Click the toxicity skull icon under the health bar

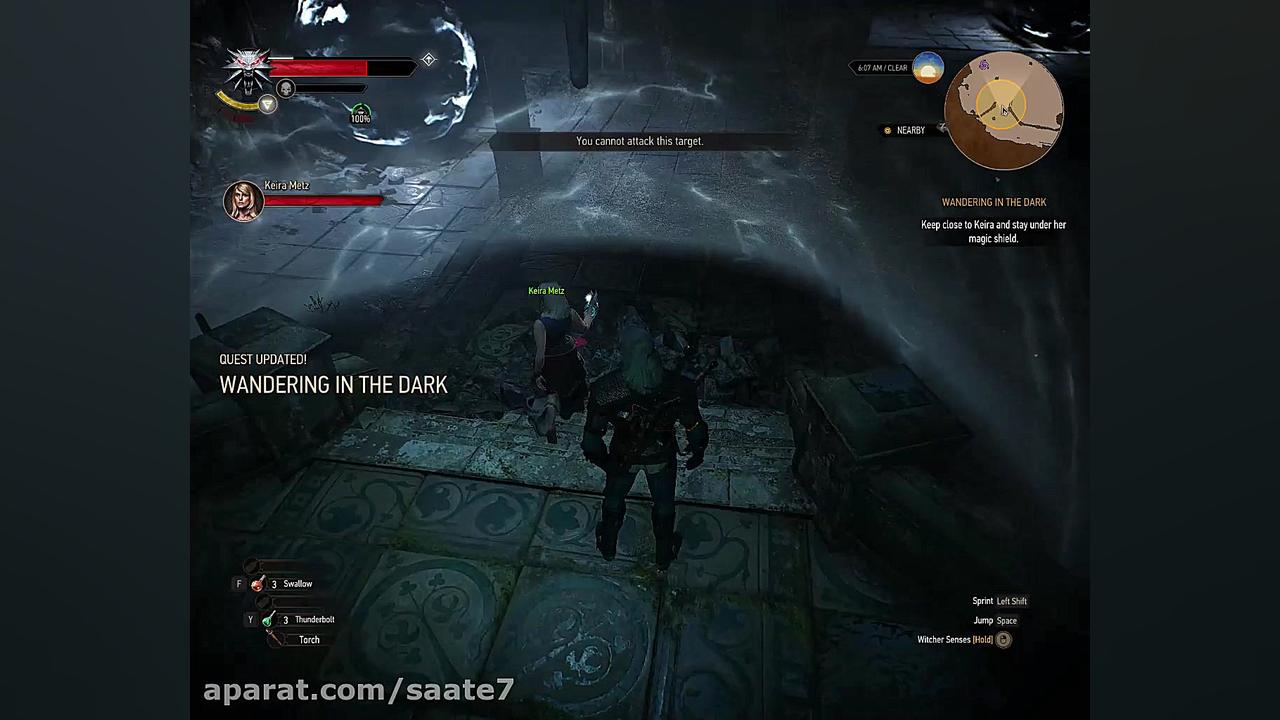pyautogui.click(x=284, y=89)
